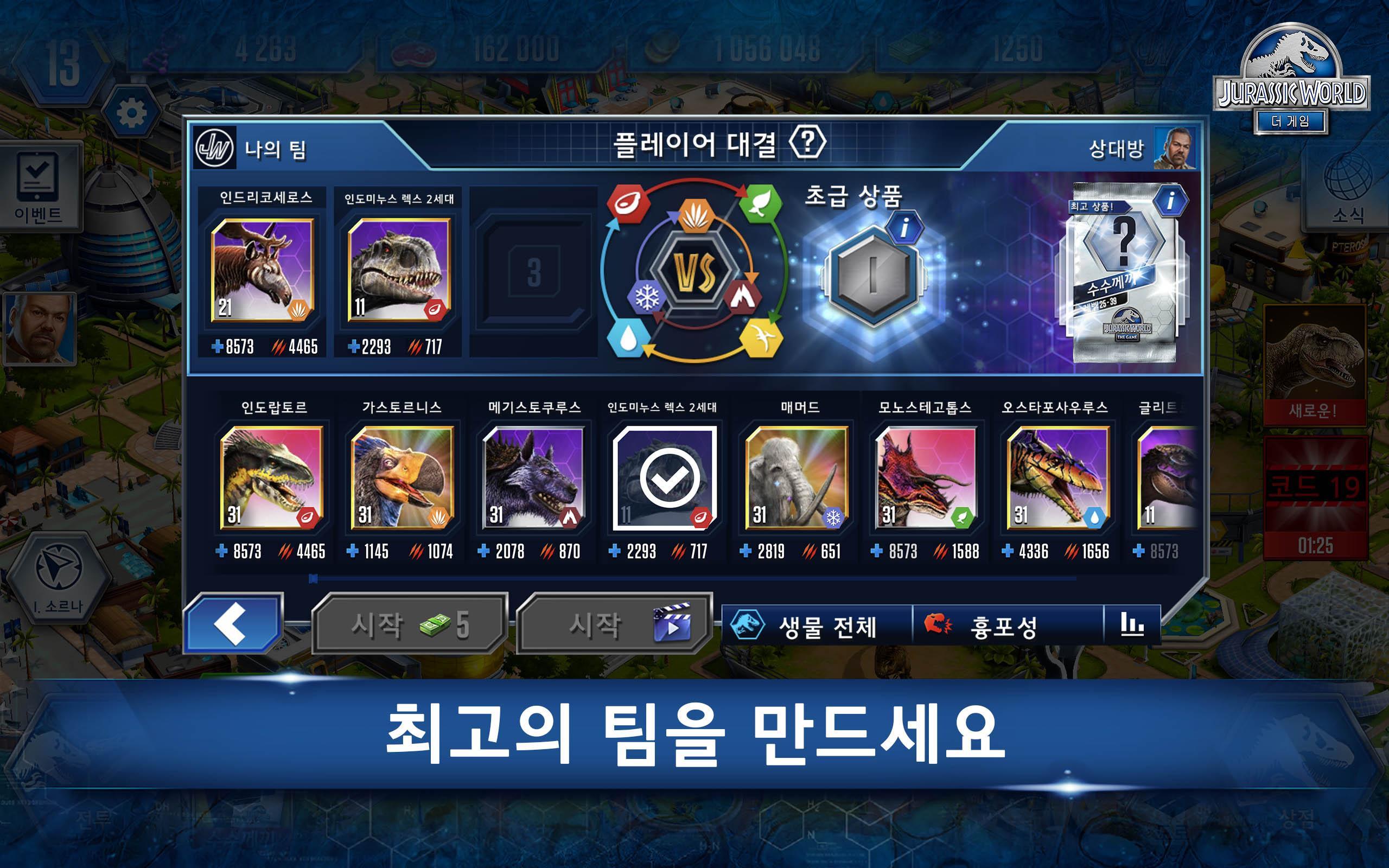View info on the 초급 상품 medal
Screen dimensions: 1389x868
click(904, 228)
